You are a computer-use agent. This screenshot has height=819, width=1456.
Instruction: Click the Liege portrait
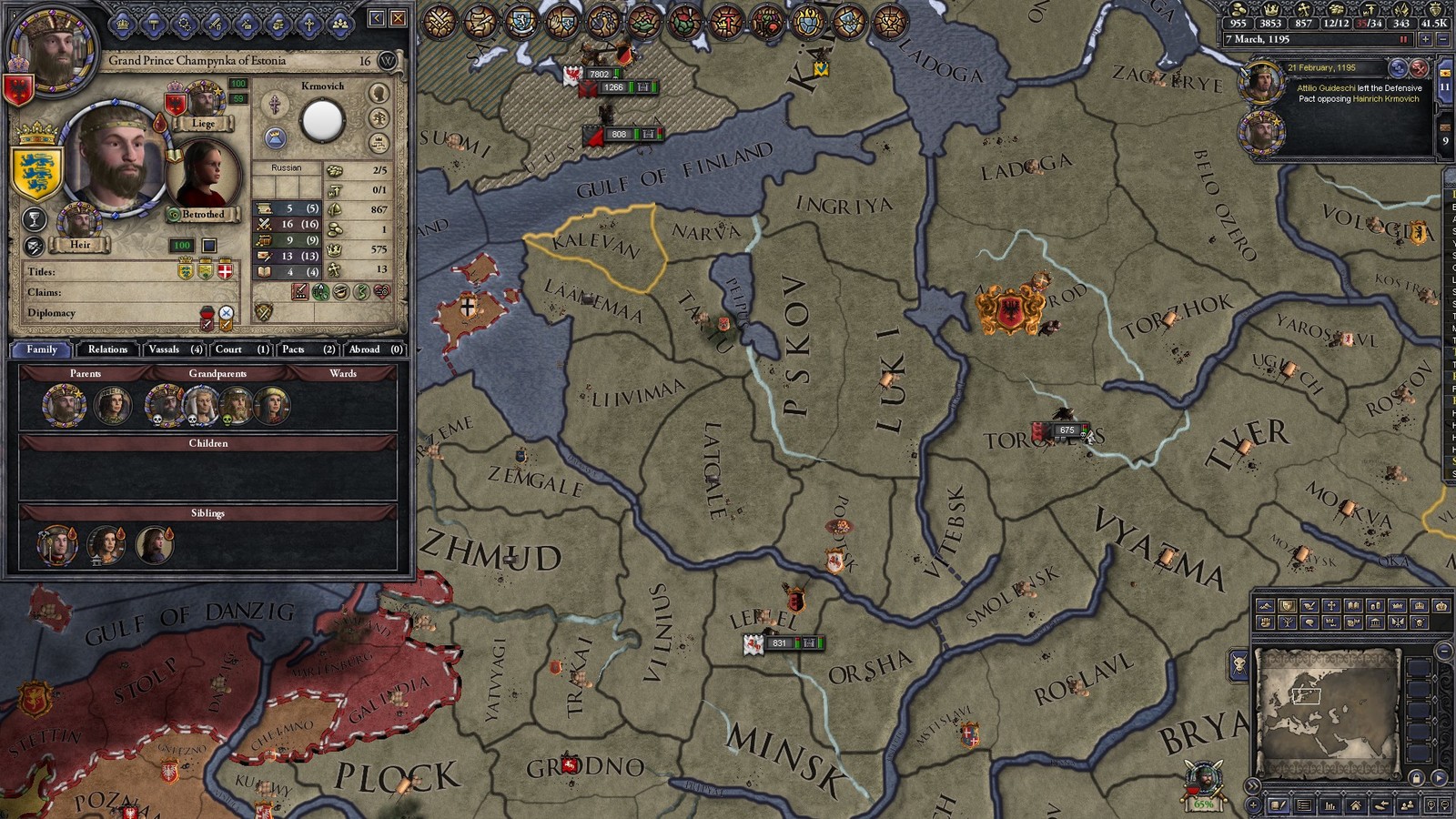click(x=204, y=100)
